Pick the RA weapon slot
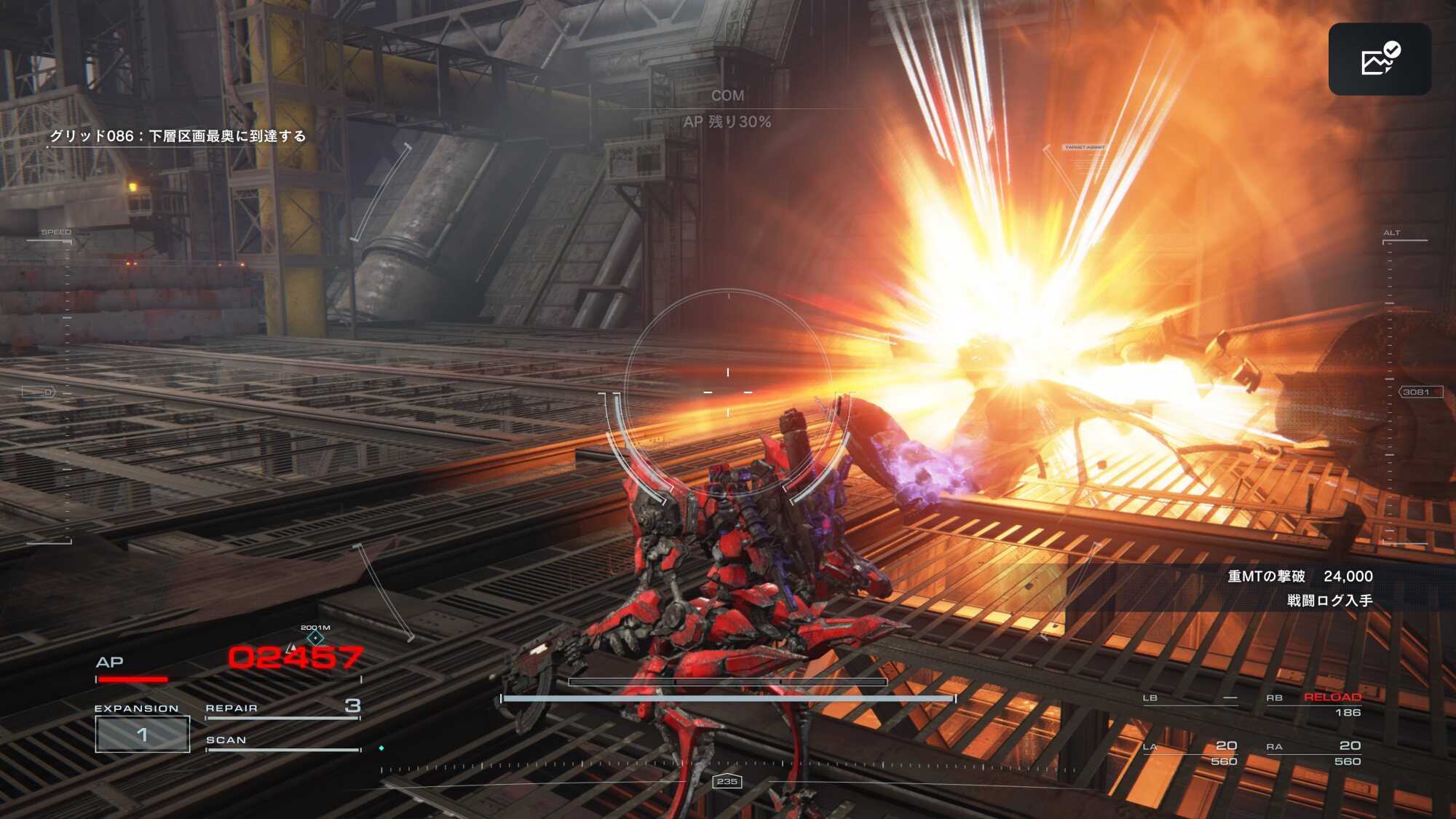The height and width of the screenshot is (819, 1456). click(x=1314, y=753)
